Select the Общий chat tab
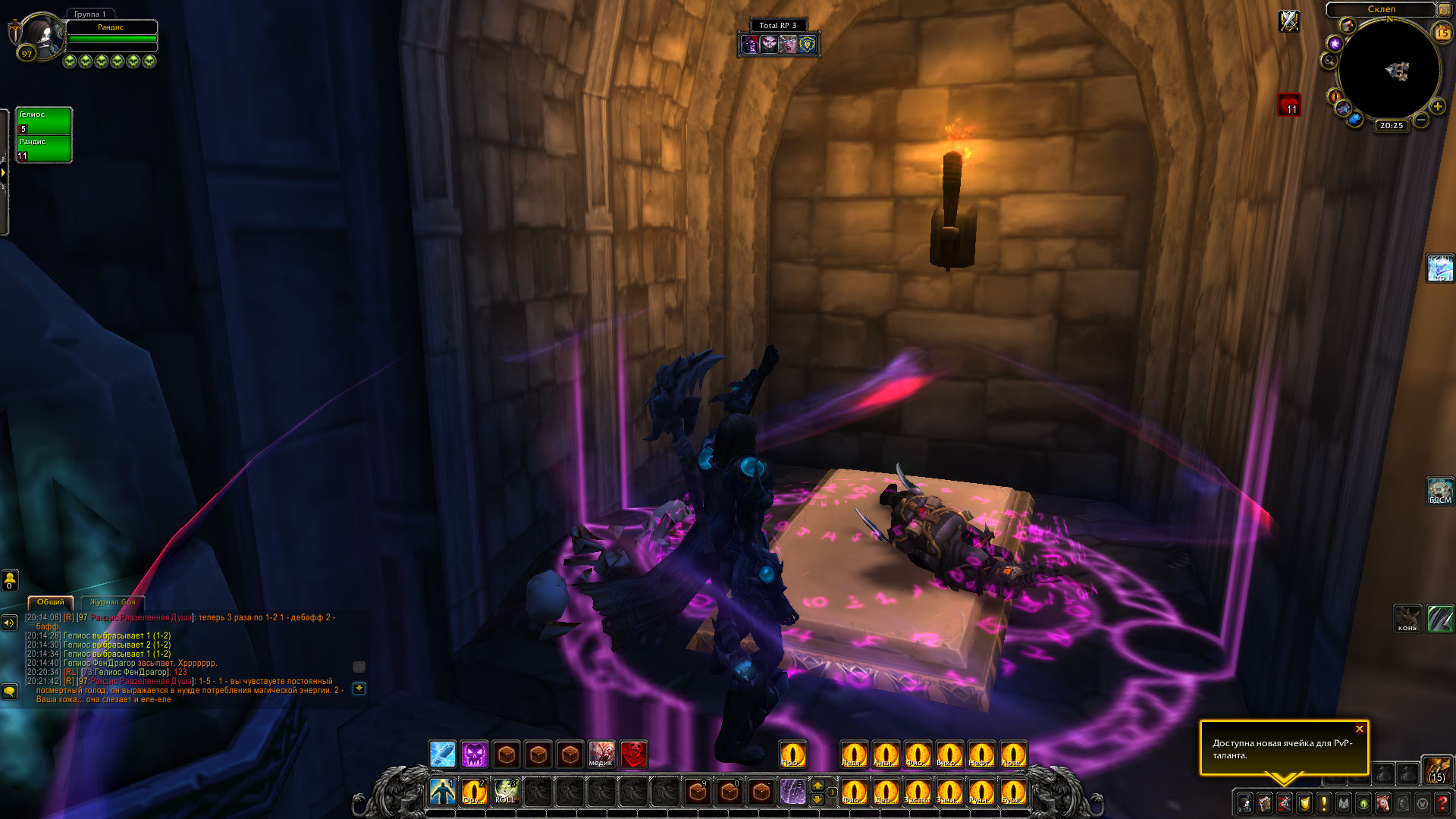 51,602
